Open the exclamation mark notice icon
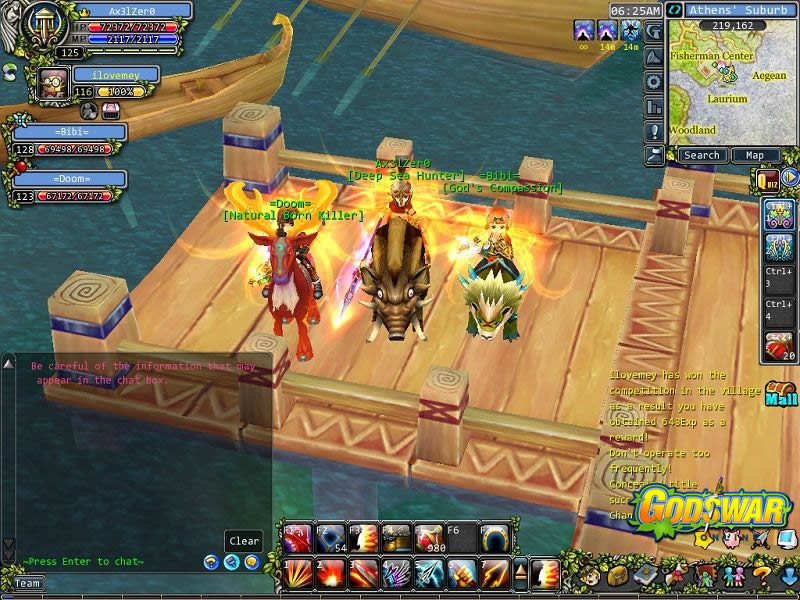800x600 pixels. coord(654,131)
